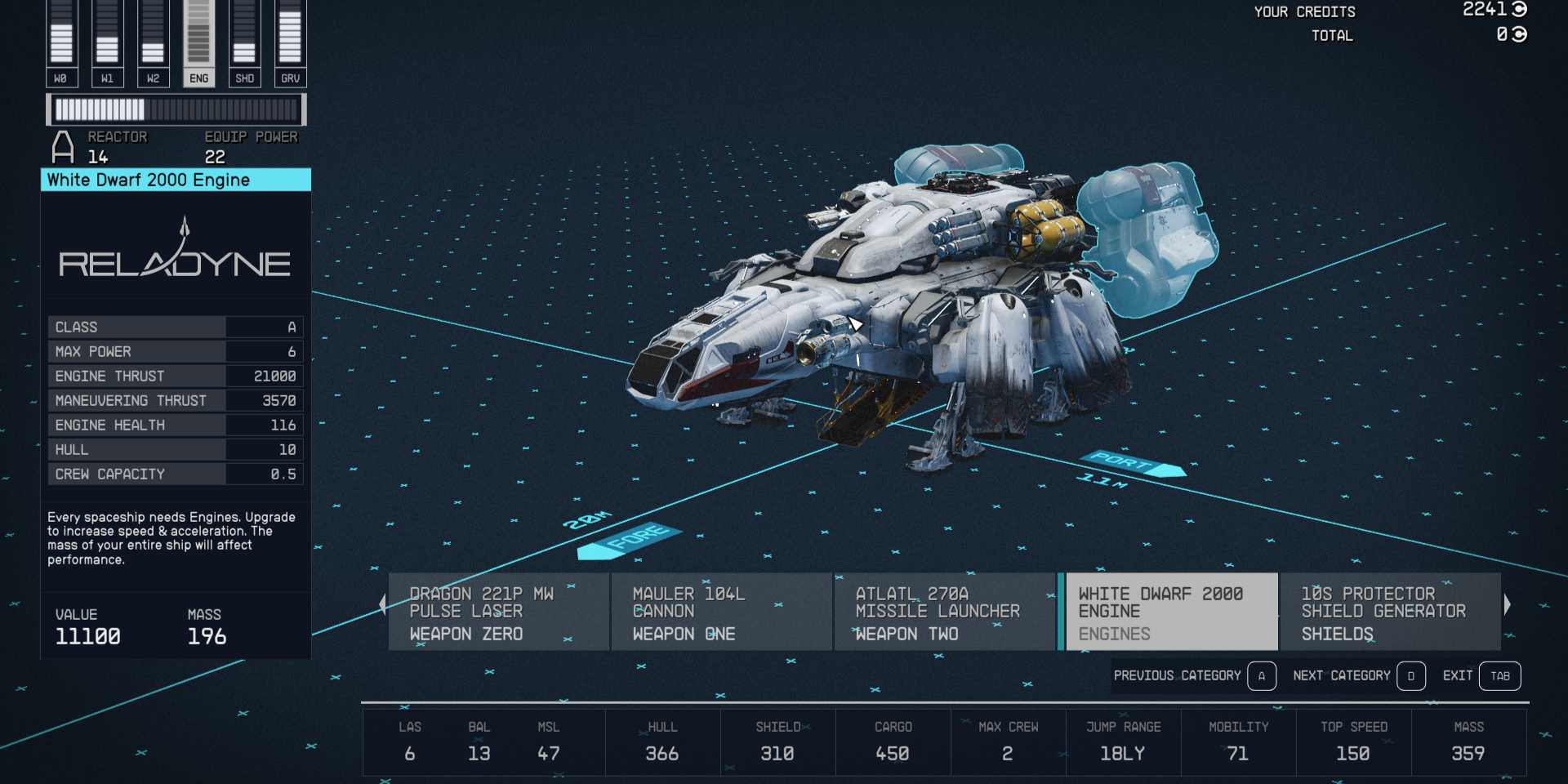Switch to the 10S Protector Shields category
1568x784 pixels.
pyautogui.click(x=1388, y=611)
